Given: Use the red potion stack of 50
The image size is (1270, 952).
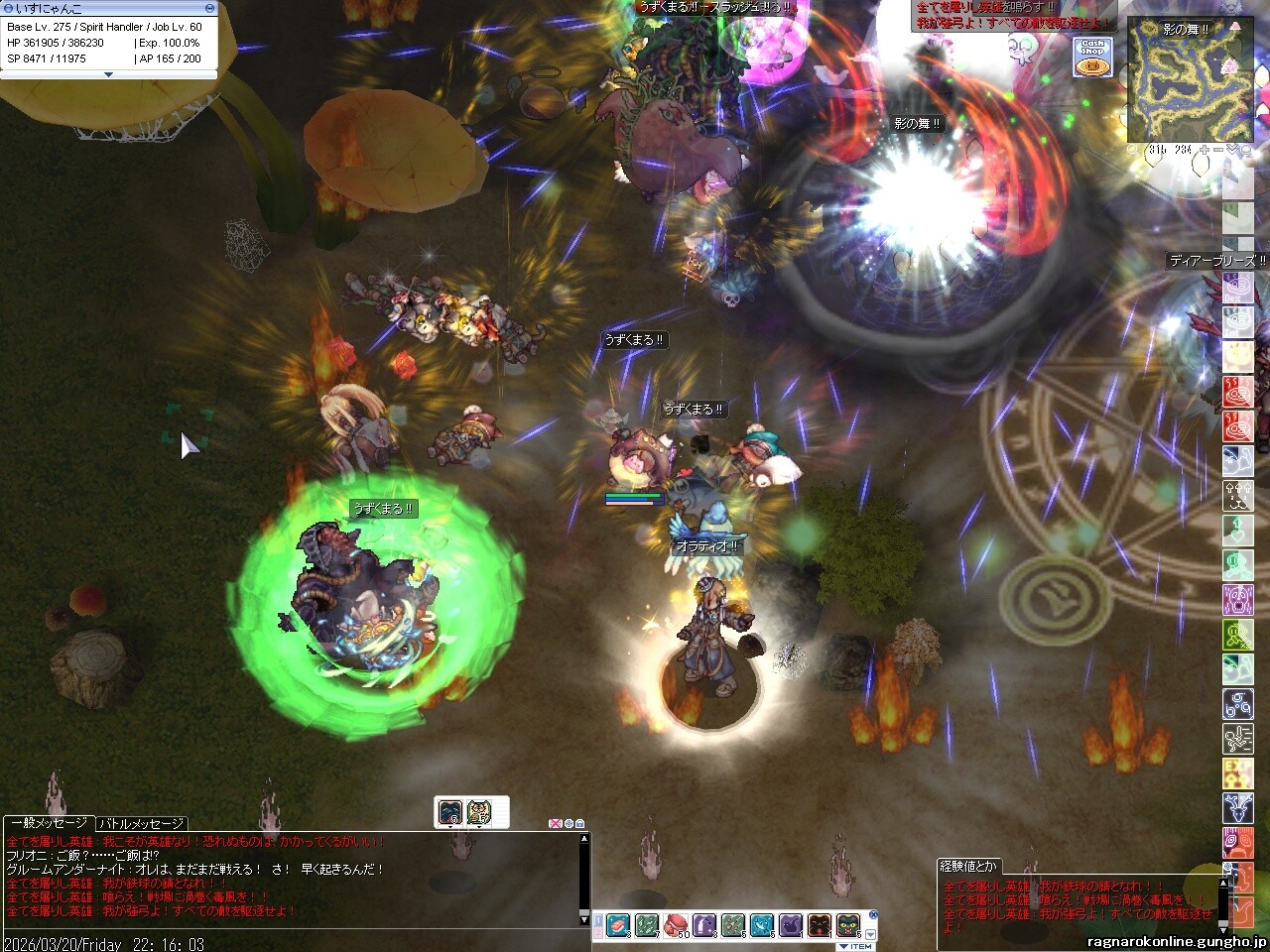Looking at the screenshot, I should coord(676,926).
